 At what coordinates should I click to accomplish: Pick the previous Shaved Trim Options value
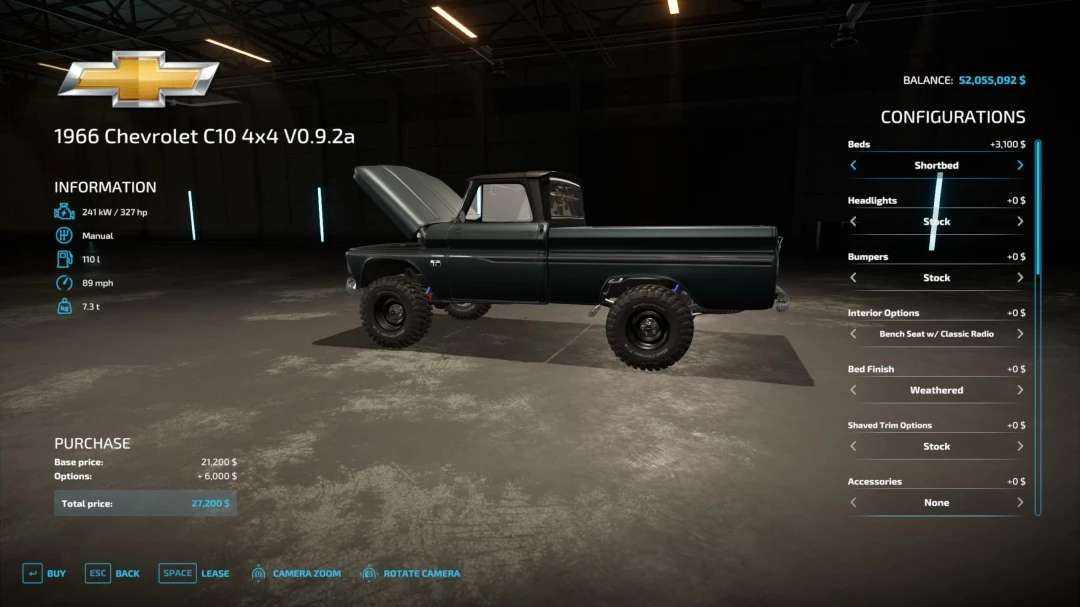[x=853, y=446]
